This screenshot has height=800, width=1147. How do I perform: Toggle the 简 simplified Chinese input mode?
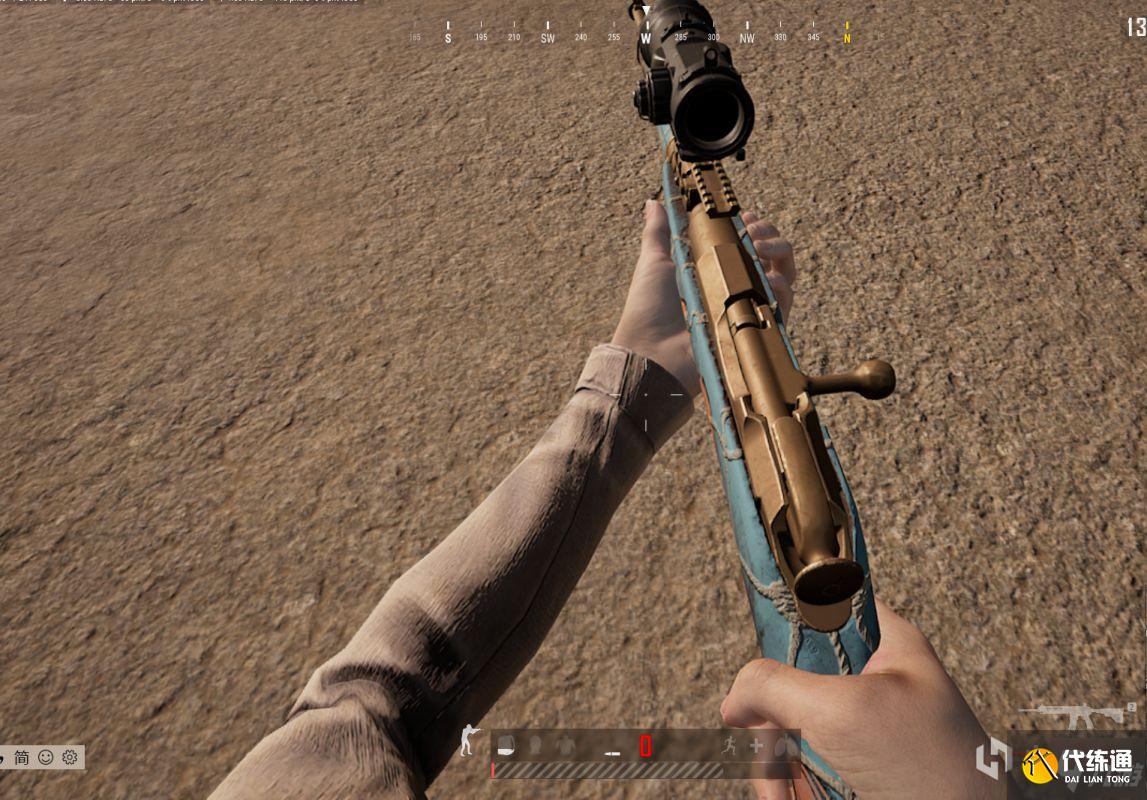click(22, 757)
